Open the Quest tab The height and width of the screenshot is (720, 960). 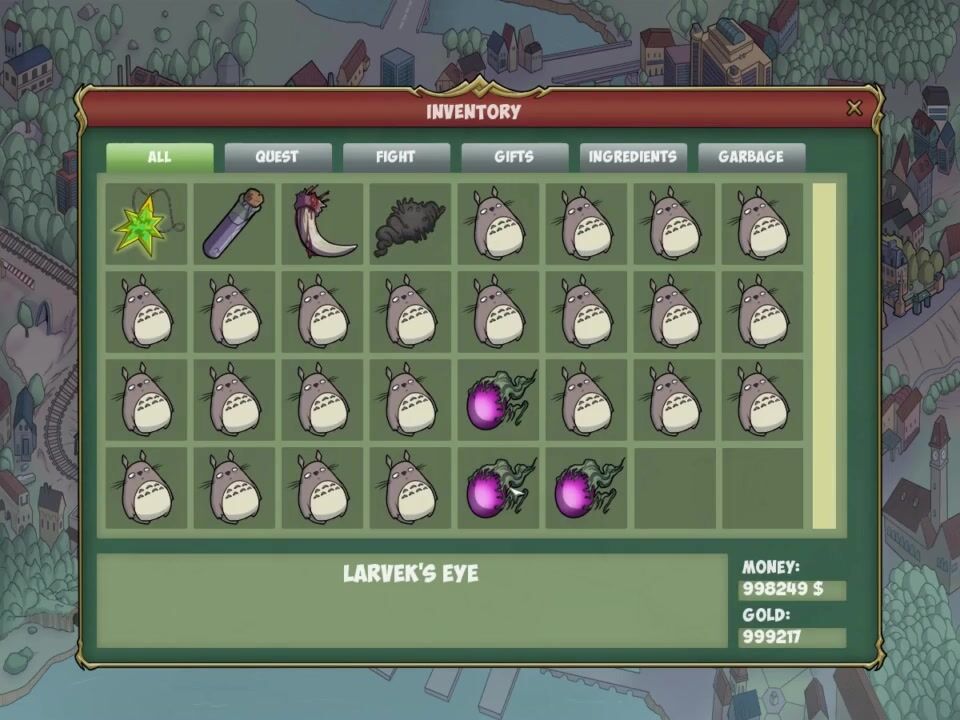click(277, 157)
